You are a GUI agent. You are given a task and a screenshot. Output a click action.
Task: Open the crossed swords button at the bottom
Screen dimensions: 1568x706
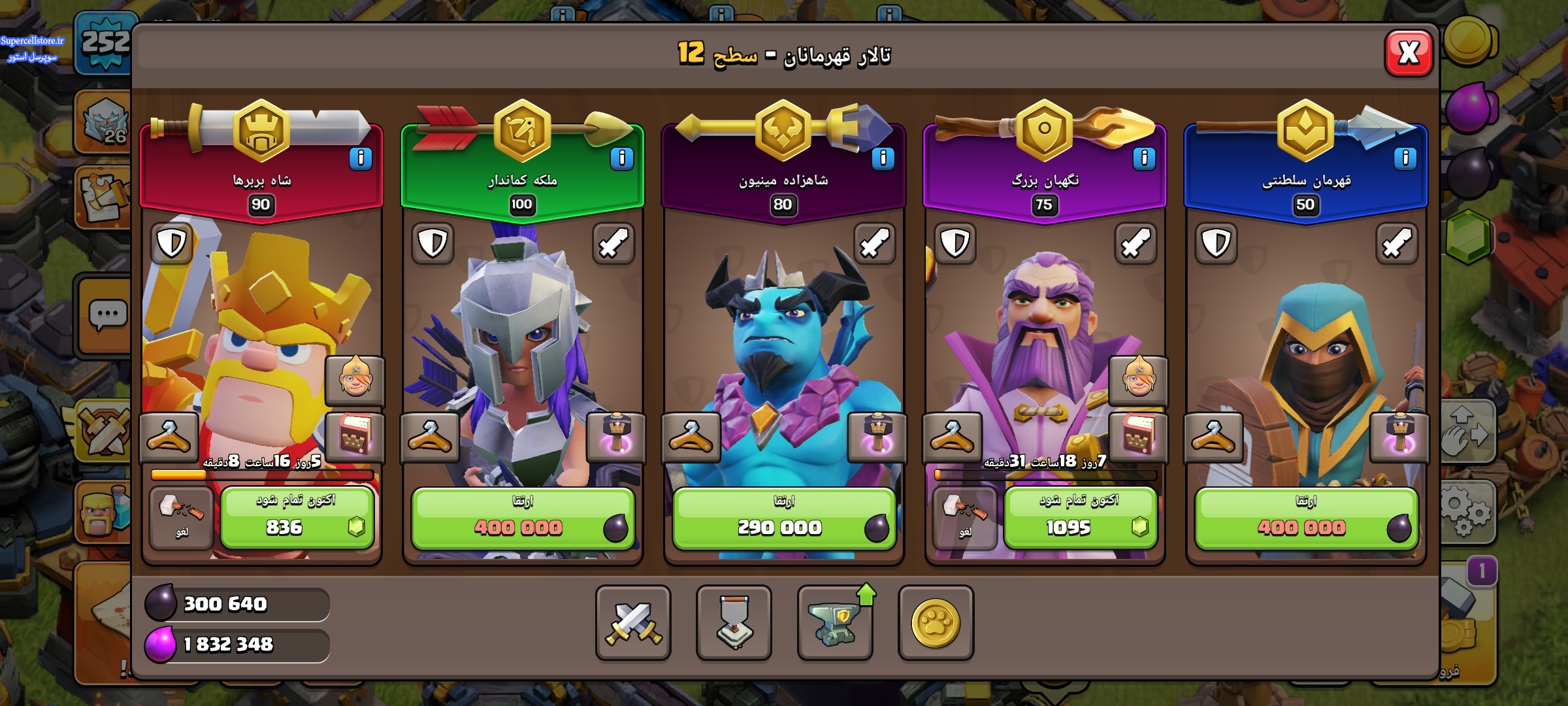point(633,622)
